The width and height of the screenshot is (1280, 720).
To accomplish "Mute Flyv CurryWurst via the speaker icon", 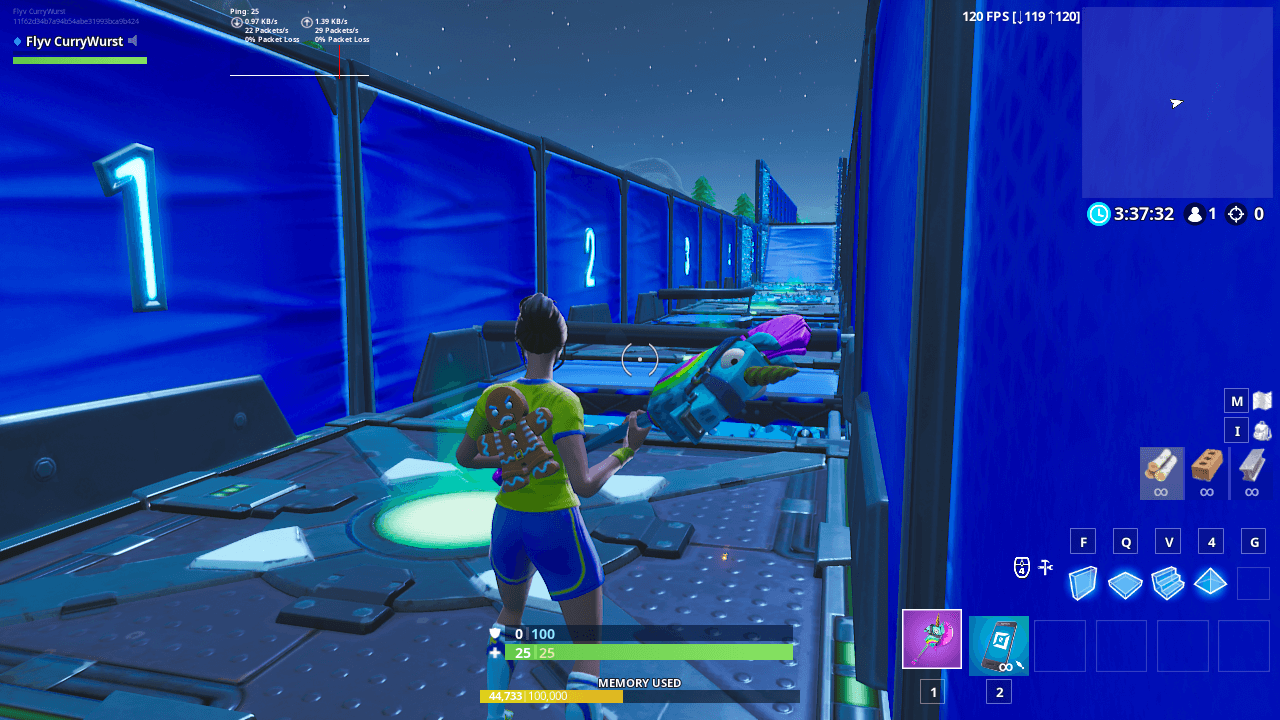I will [132, 41].
